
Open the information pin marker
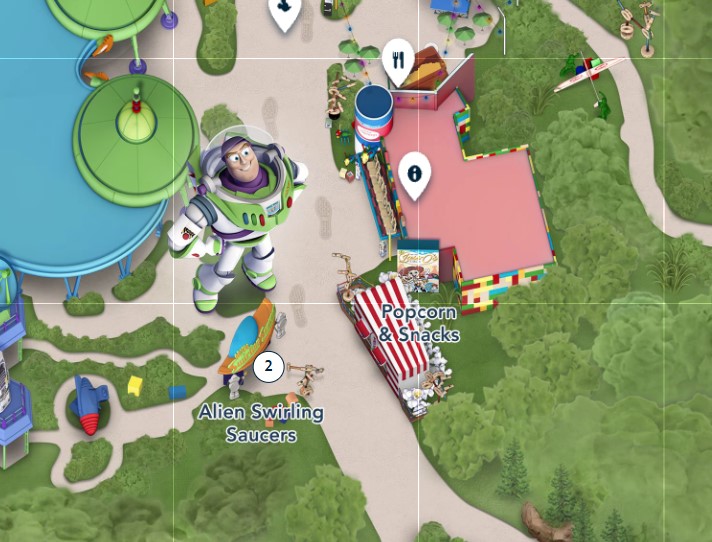pyautogui.click(x=414, y=173)
